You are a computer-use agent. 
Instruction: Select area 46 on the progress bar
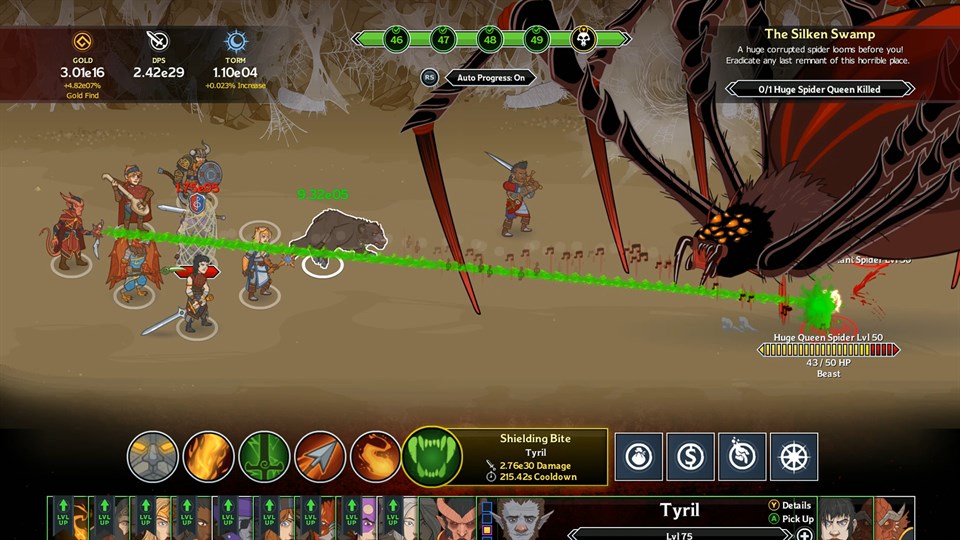click(x=397, y=40)
